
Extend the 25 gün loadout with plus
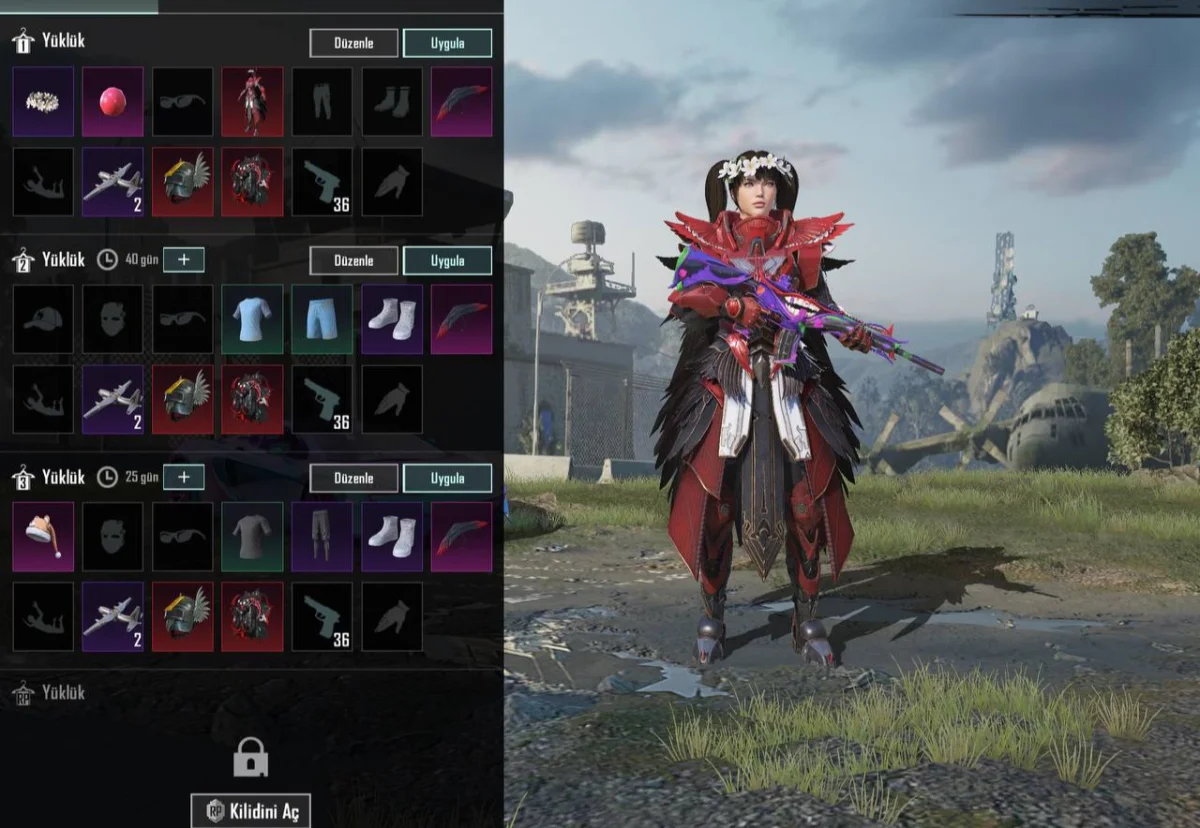pos(184,477)
